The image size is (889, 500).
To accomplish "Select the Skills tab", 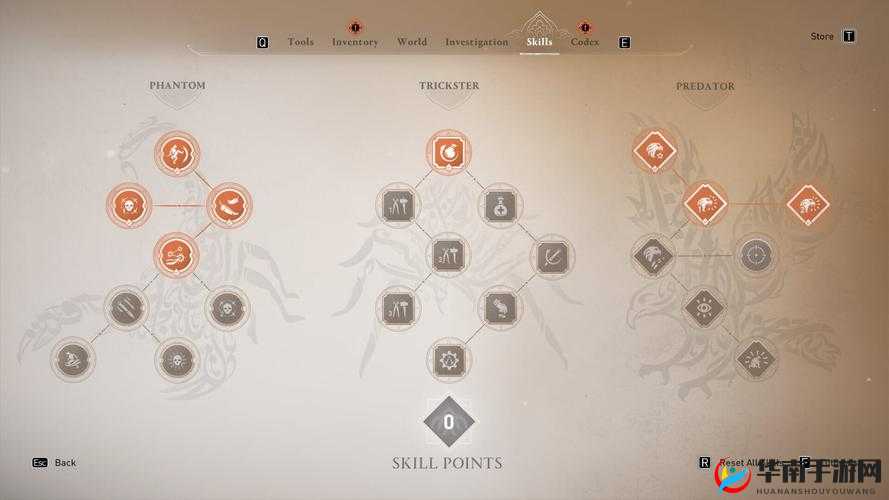I will pyautogui.click(x=539, y=42).
